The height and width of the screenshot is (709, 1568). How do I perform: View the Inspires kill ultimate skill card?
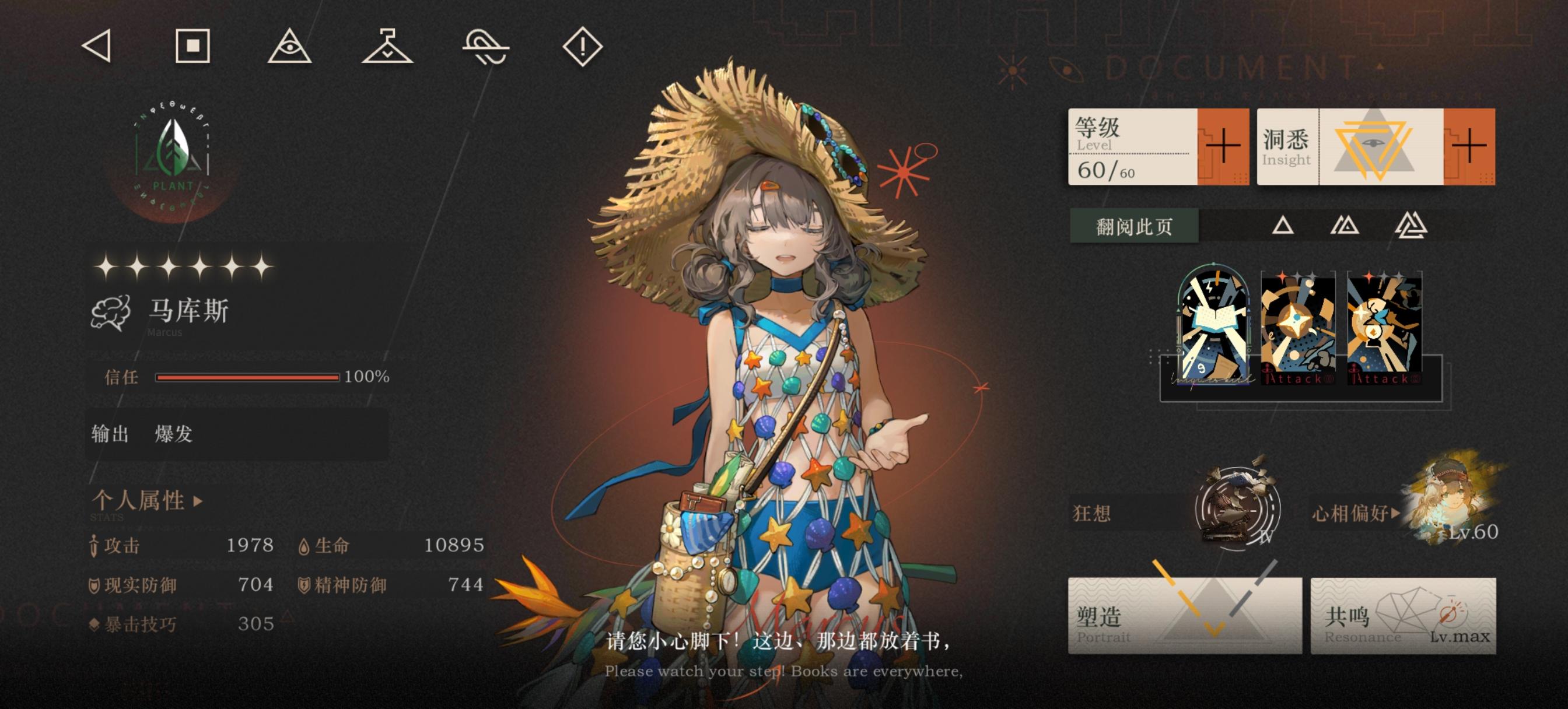[x=1216, y=329]
